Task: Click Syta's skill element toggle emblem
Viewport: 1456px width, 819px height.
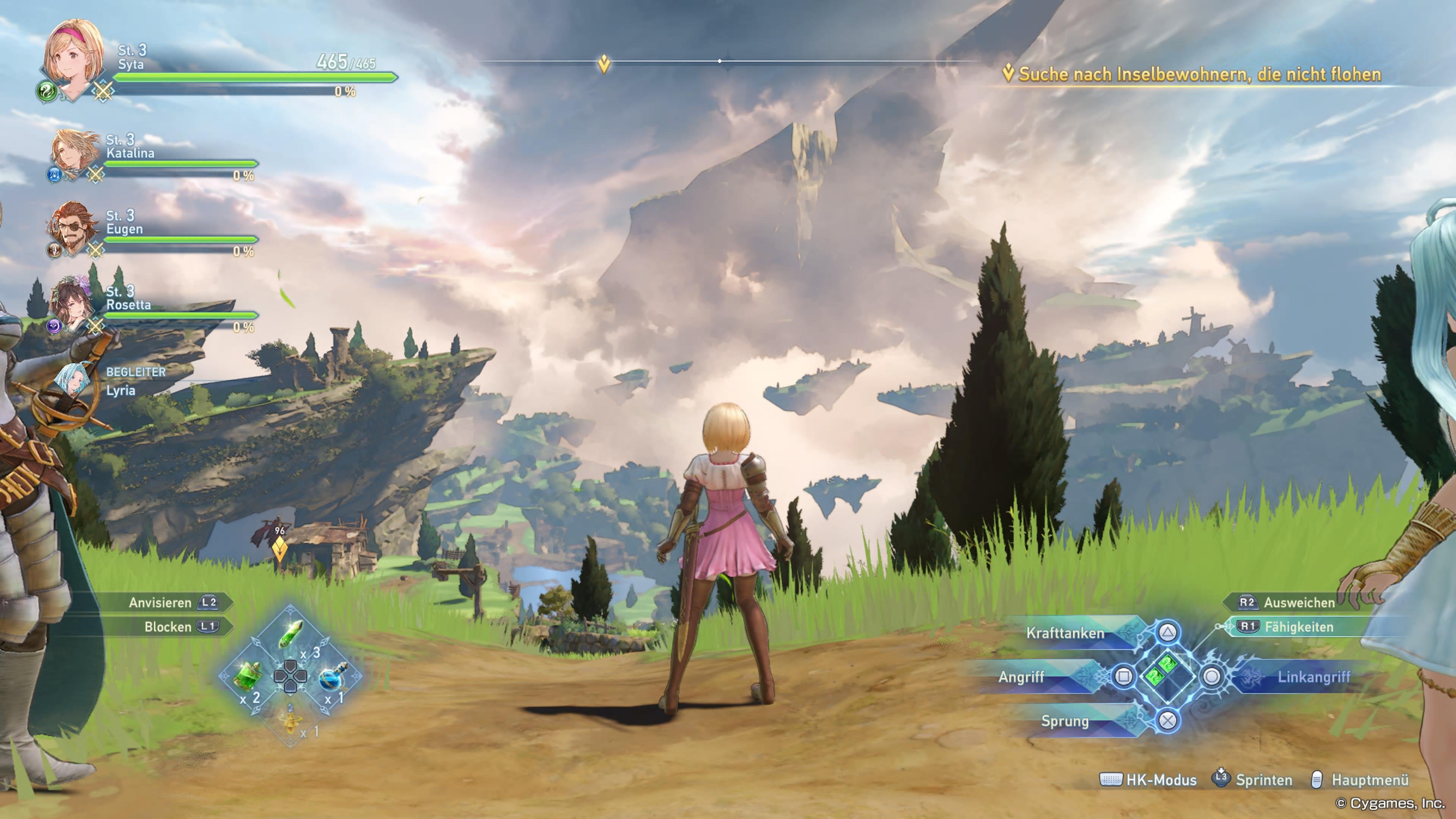Action: [x=48, y=91]
